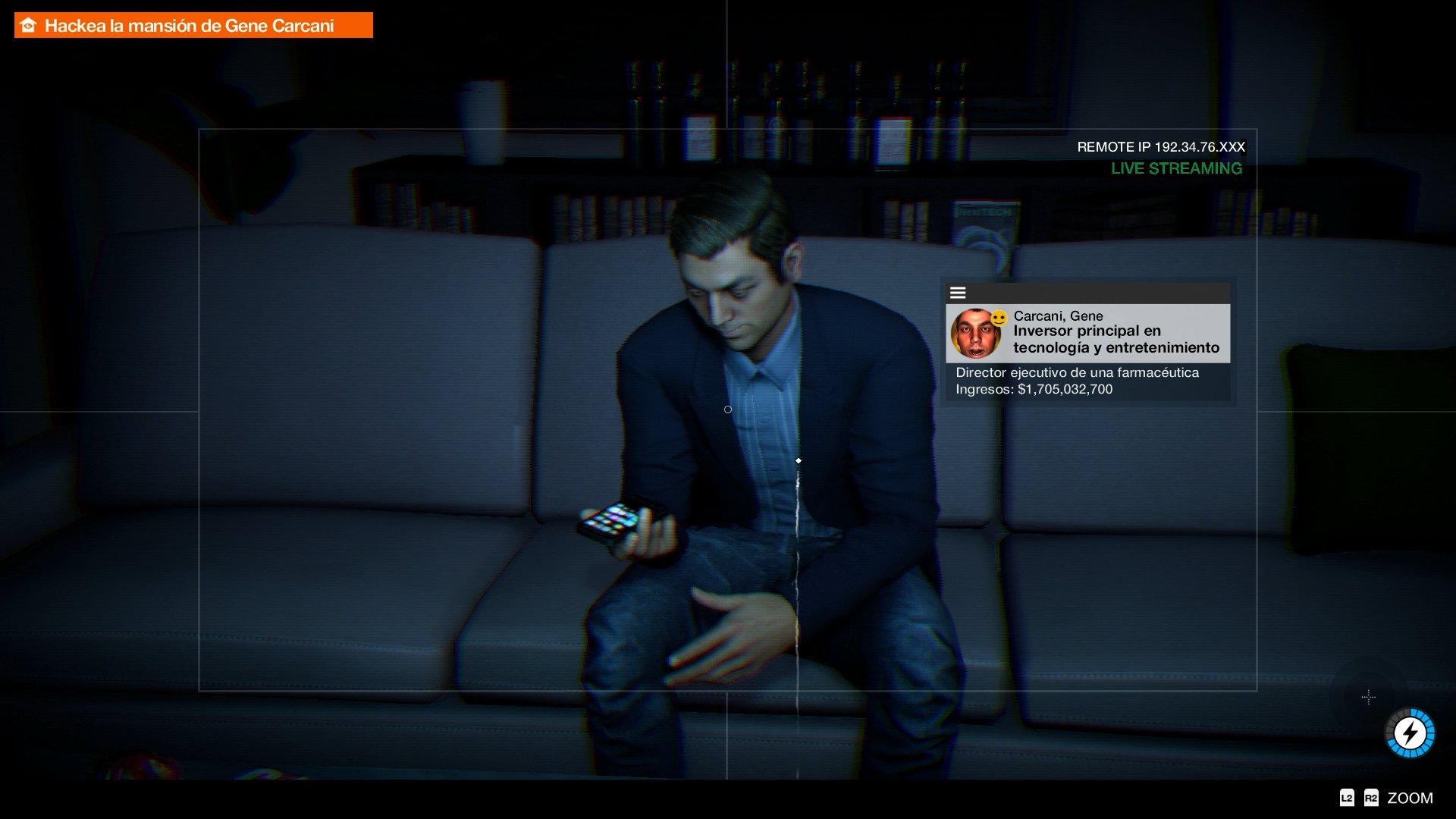Image resolution: width=1456 pixels, height=819 pixels.
Task: Expand the remote IP information header
Action: (x=1161, y=147)
